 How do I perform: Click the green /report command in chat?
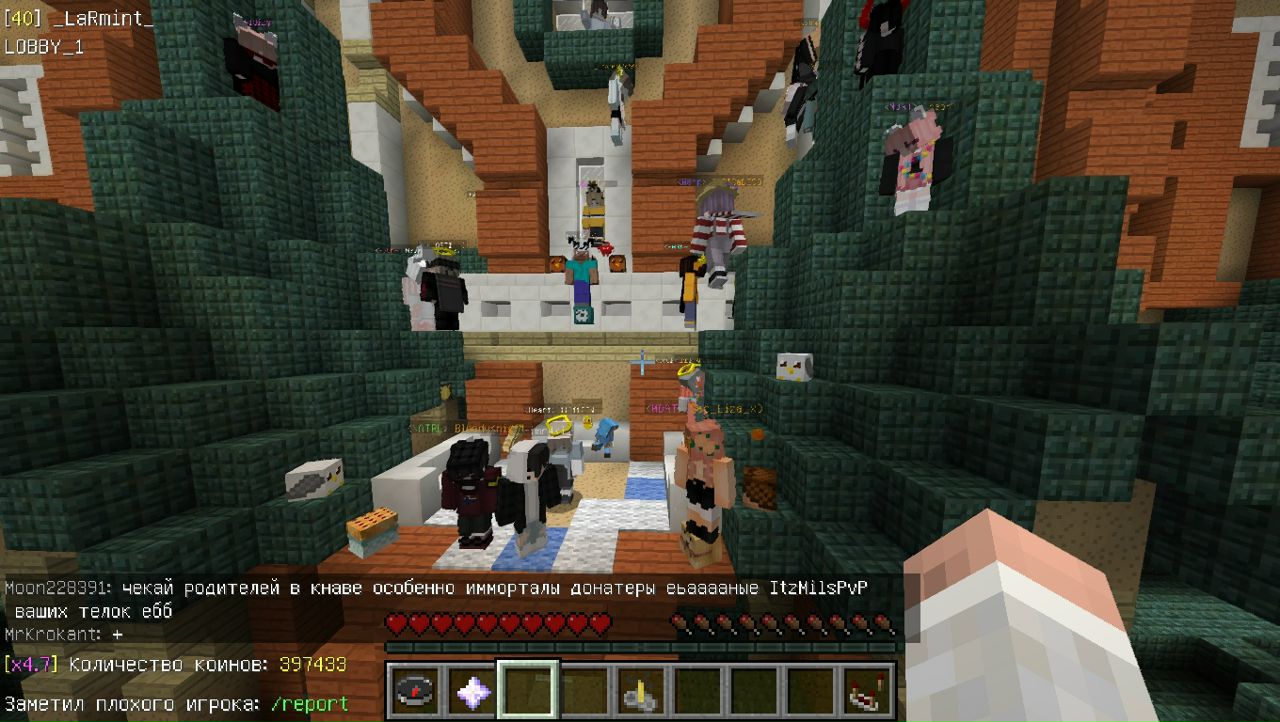pos(309,704)
